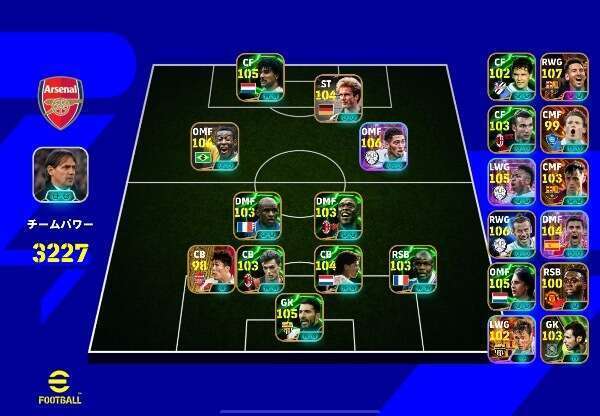Select the purple OMF 106 card

[x=384, y=147]
